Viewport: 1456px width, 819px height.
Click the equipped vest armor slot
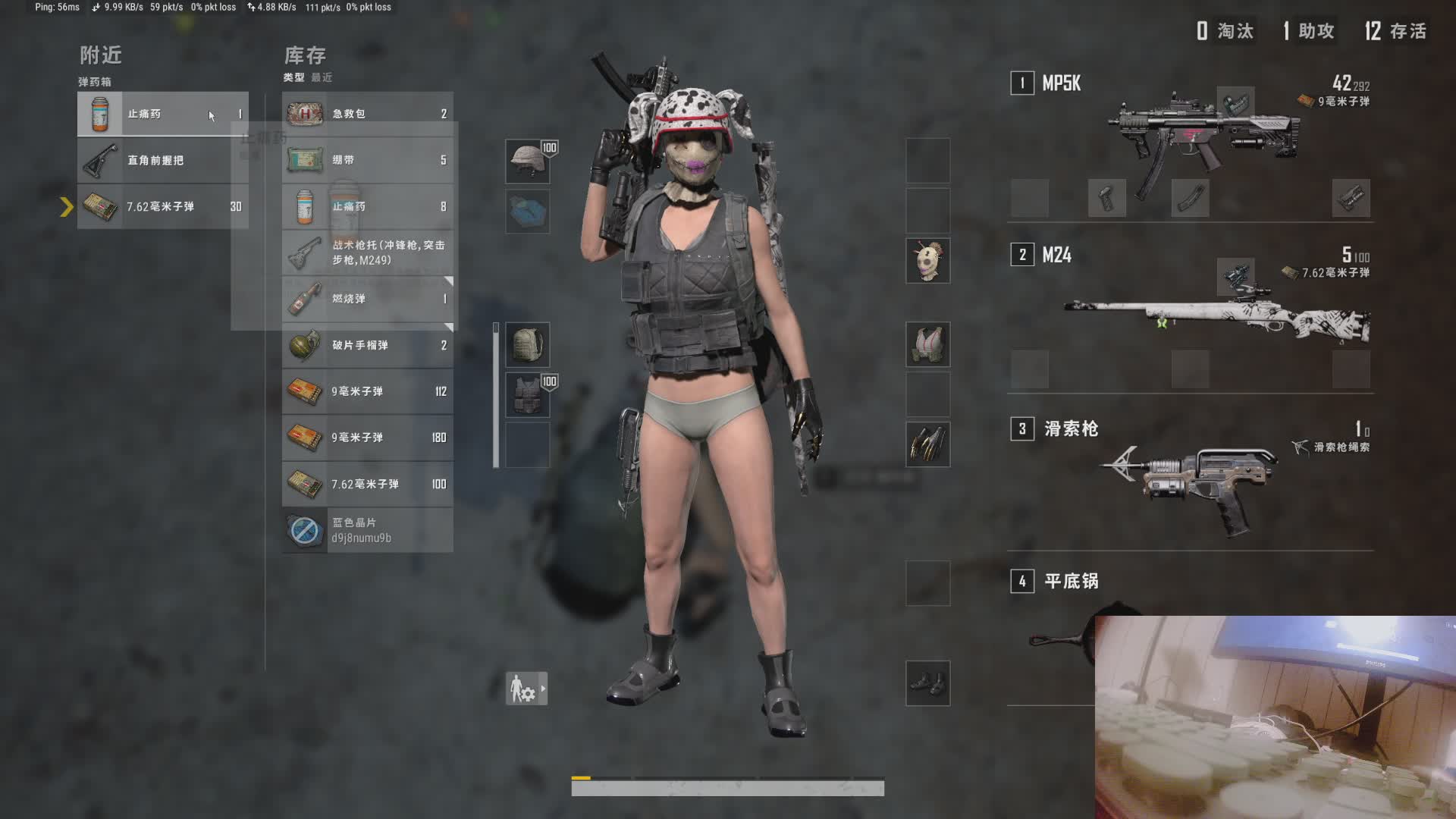[x=528, y=395]
